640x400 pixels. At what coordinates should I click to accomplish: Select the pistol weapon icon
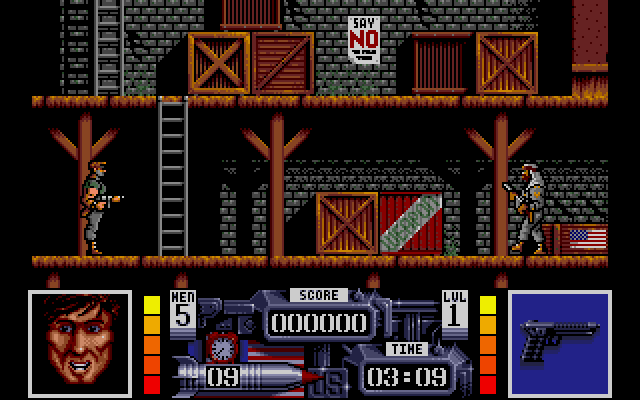click(x=559, y=342)
